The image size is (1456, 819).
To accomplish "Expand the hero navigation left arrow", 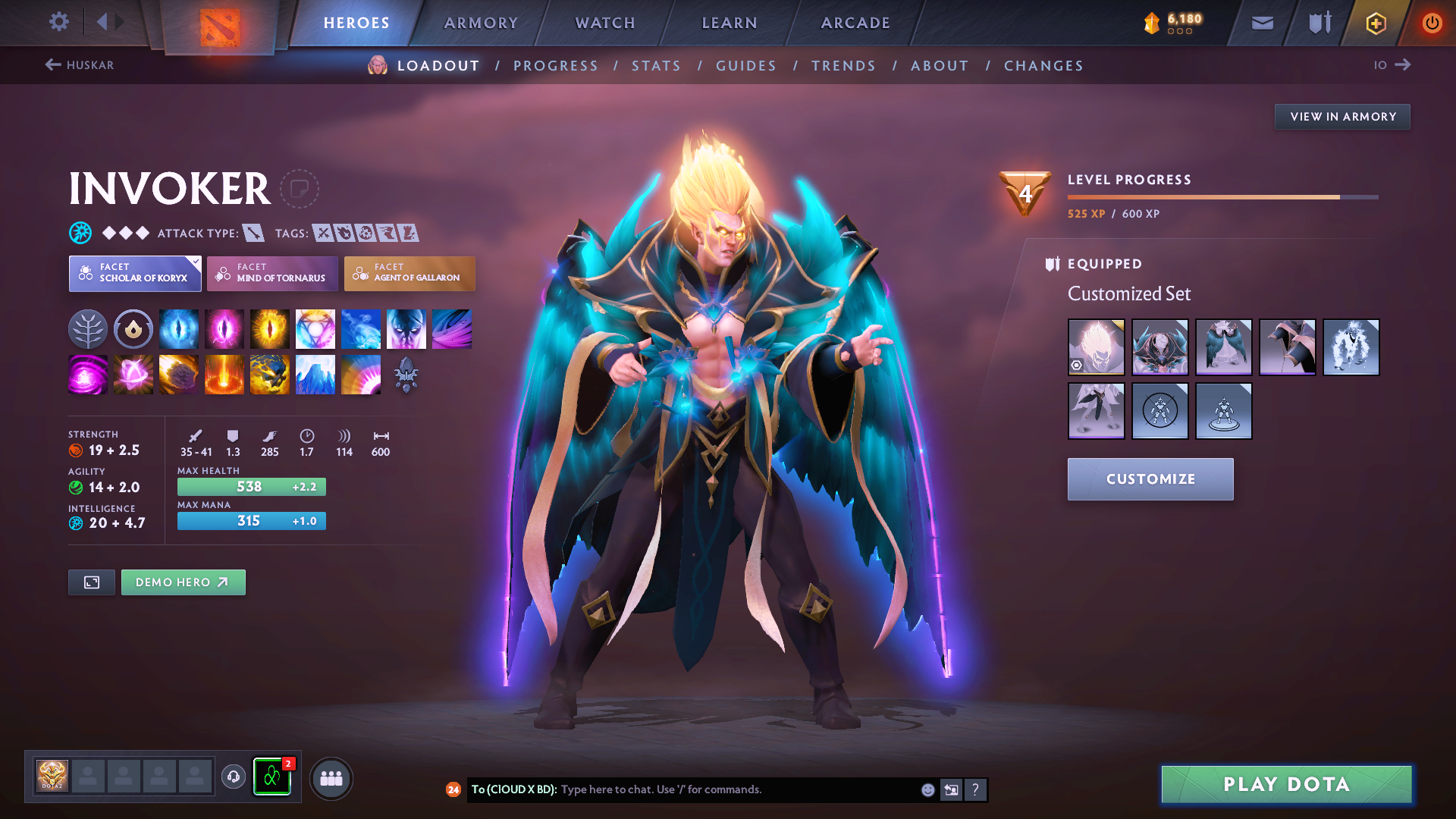I will [x=103, y=22].
